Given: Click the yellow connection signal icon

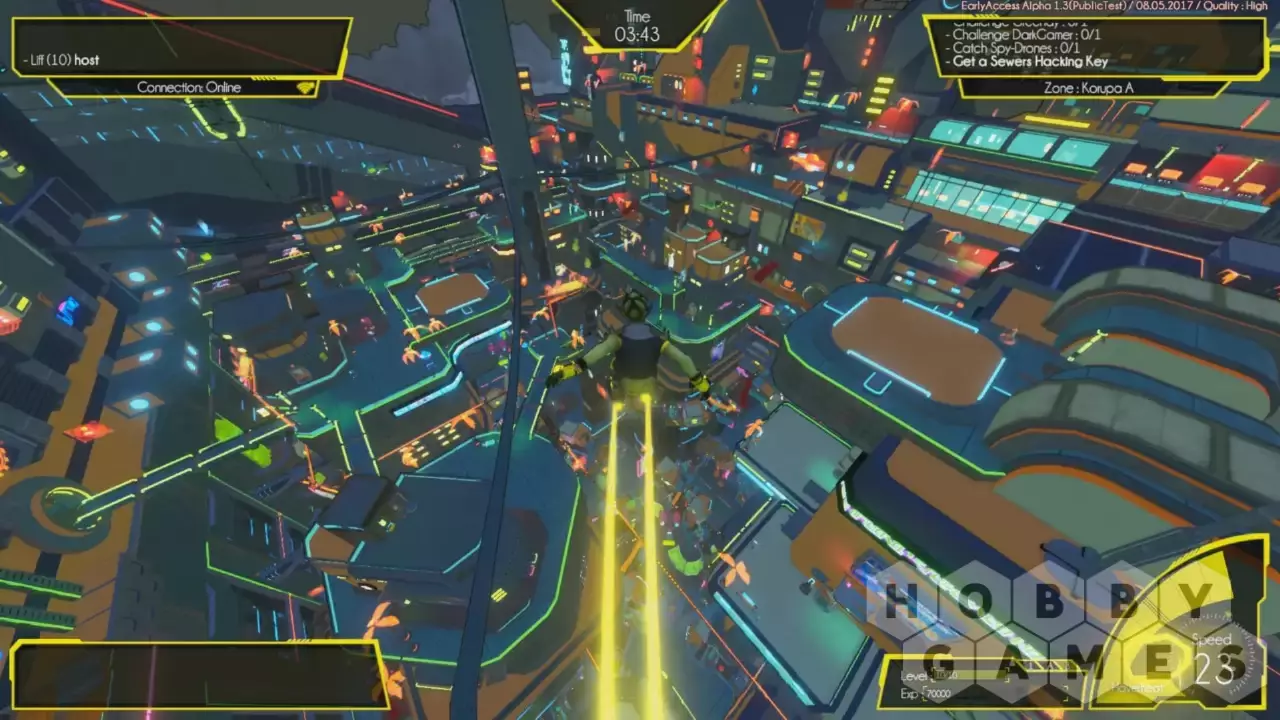Looking at the screenshot, I should pyautogui.click(x=305, y=88).
